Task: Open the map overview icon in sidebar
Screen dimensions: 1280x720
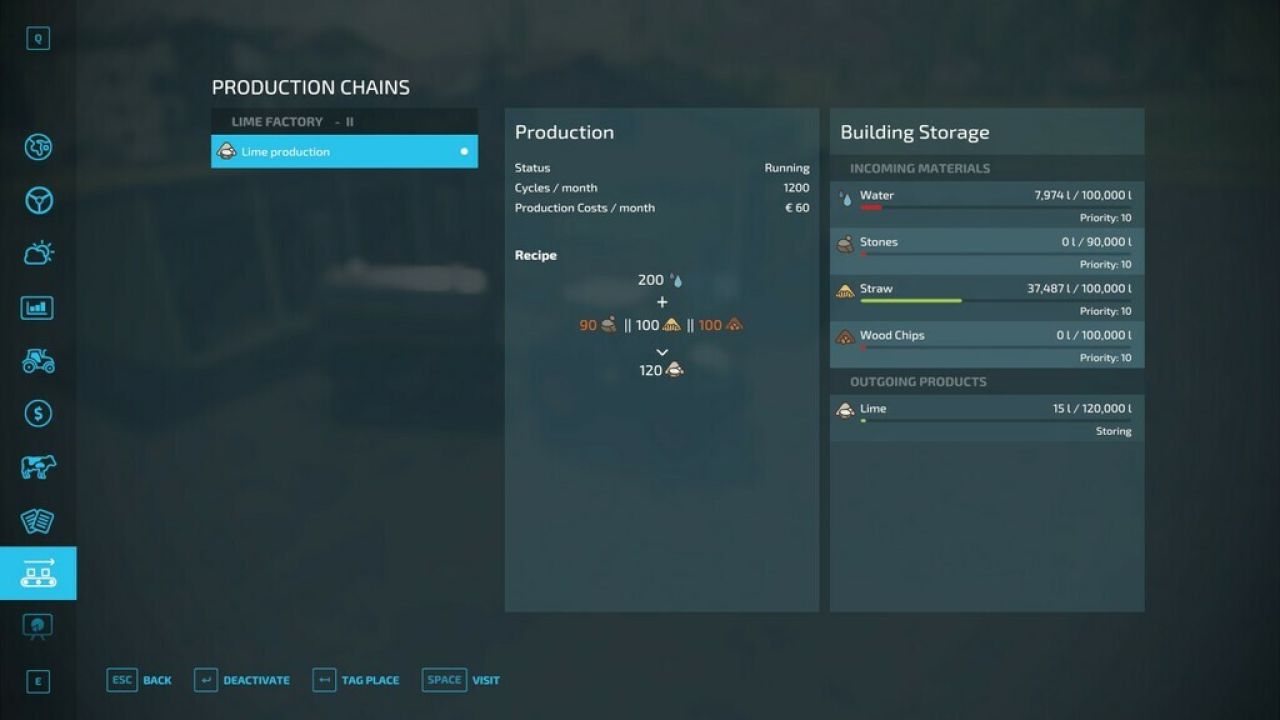Action: [x=38, y=147]
